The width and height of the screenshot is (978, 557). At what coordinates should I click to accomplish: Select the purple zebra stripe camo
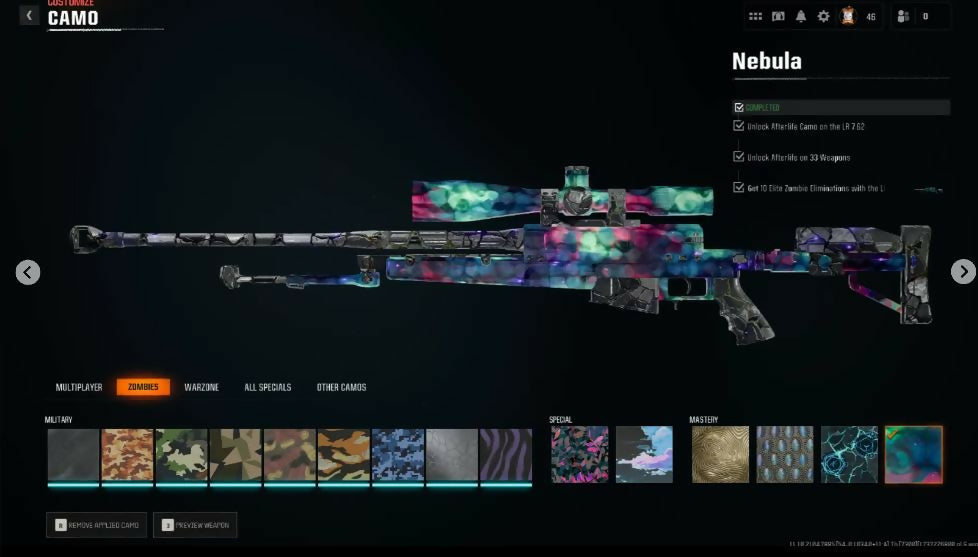(505, 456)
